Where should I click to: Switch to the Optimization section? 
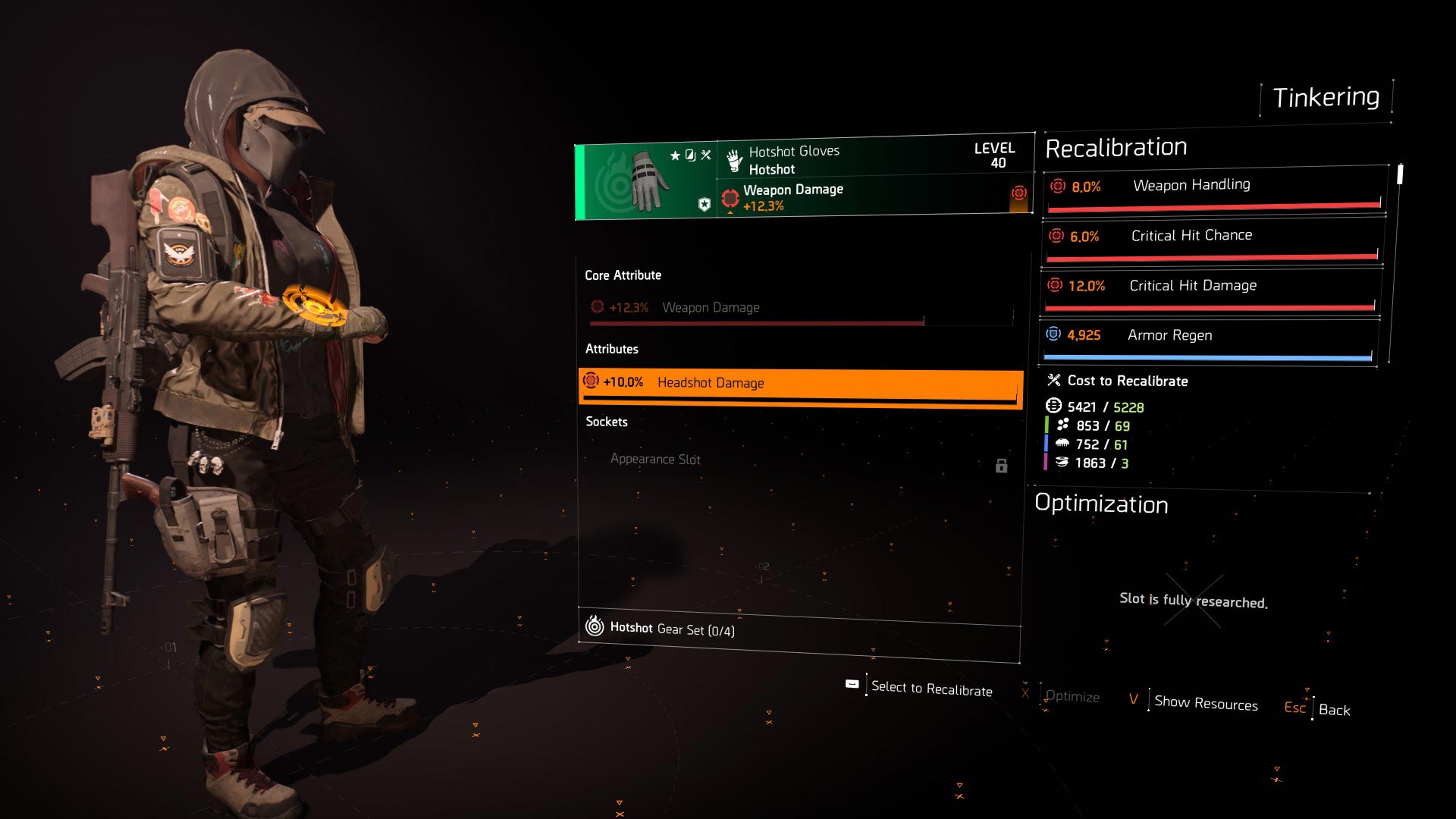click(x=1102, y=505)
